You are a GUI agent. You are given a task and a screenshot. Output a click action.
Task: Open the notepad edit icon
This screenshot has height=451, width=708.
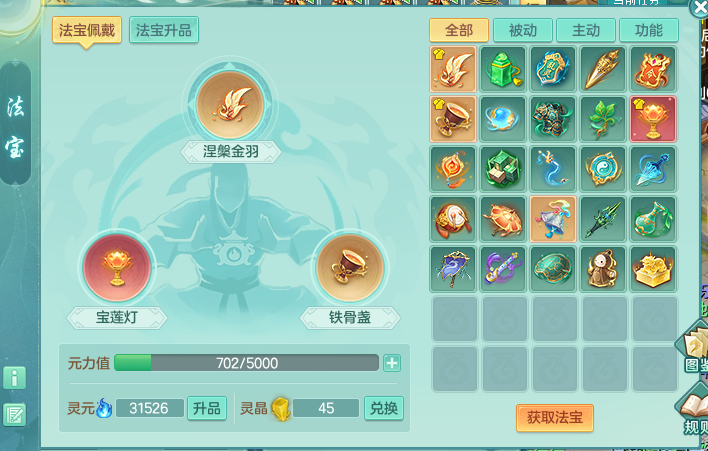tap(15, 414)
